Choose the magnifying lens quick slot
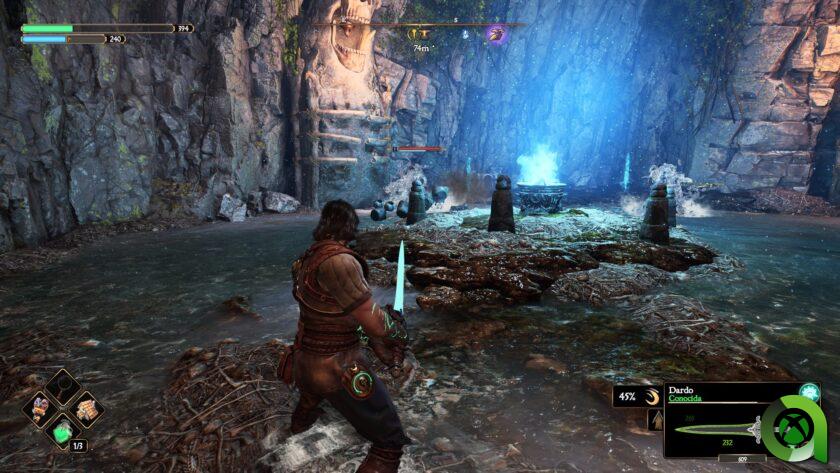The height and width of the screenshot is (473, 840). [62, 385]
